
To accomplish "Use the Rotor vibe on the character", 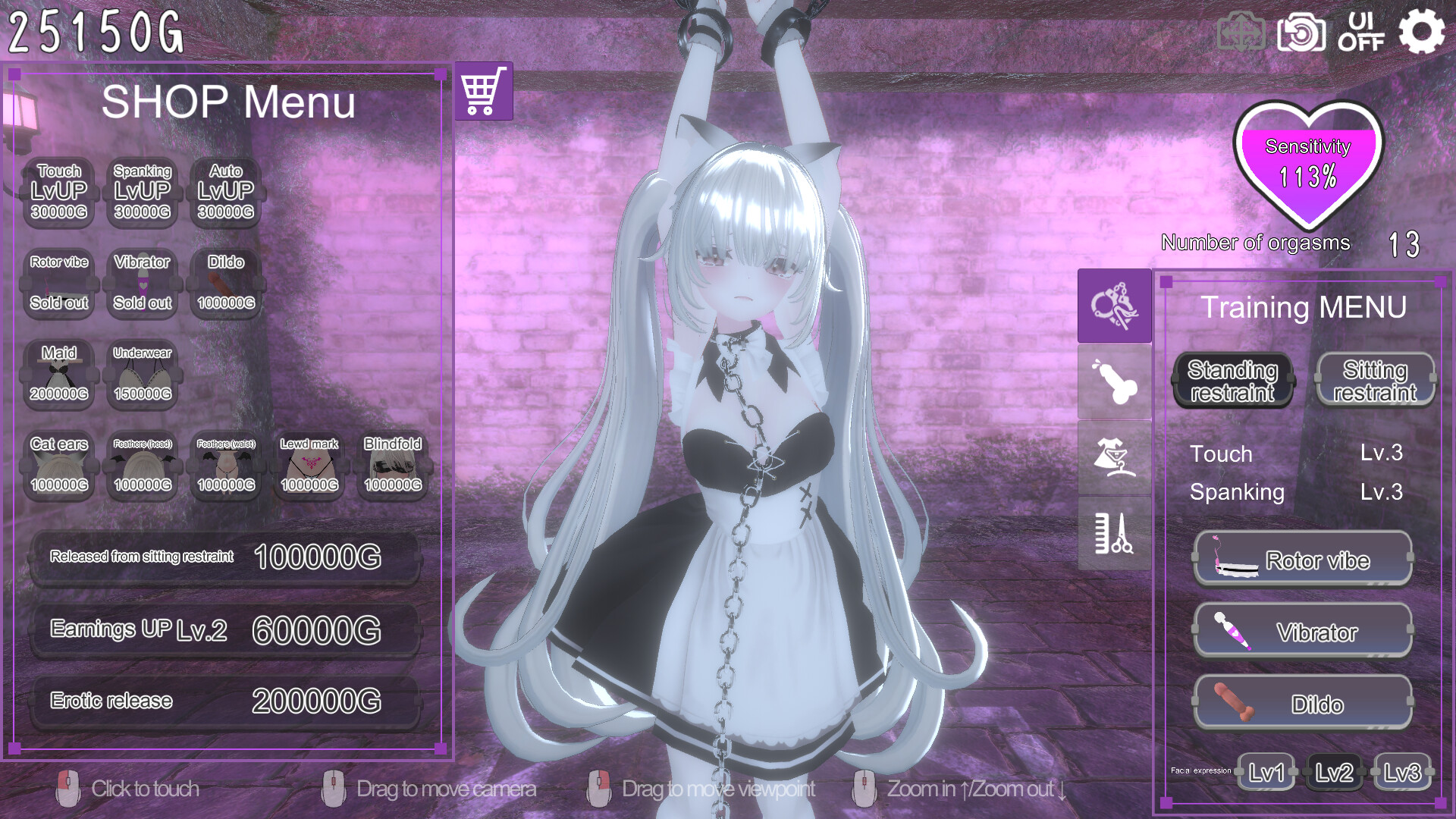I will pyautogui.click(x=1302, y=560).
